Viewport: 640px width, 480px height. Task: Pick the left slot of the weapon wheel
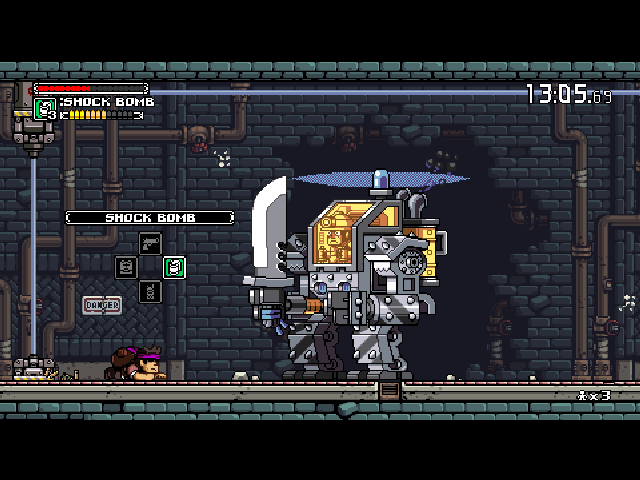(126, 267)
